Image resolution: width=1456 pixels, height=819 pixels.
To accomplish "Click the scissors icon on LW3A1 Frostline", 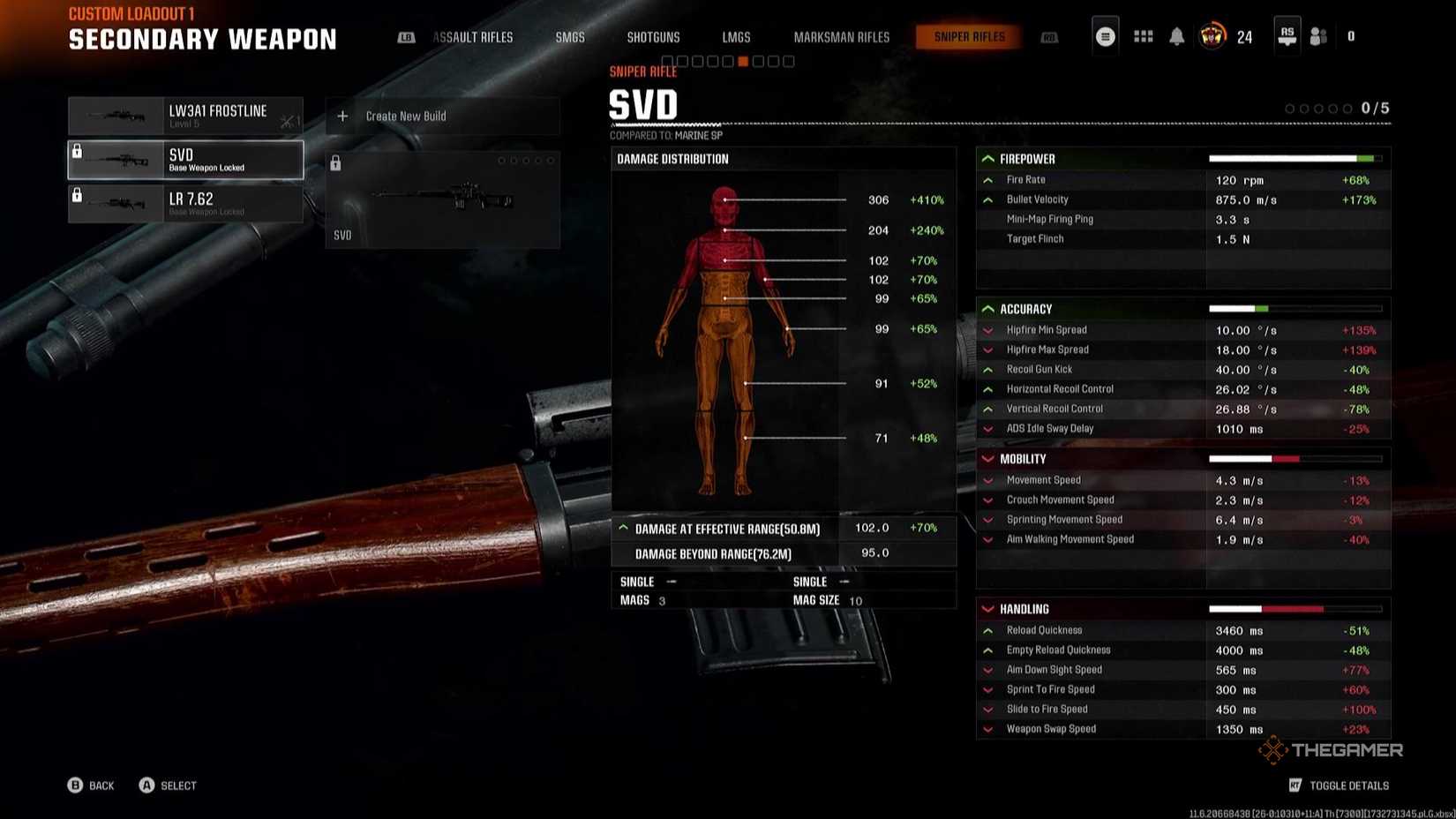I will 289,119.
